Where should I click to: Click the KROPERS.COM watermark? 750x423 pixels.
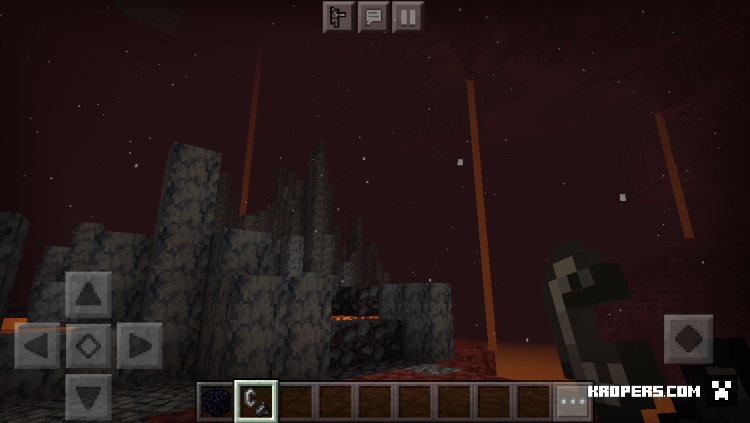point(643,391)
